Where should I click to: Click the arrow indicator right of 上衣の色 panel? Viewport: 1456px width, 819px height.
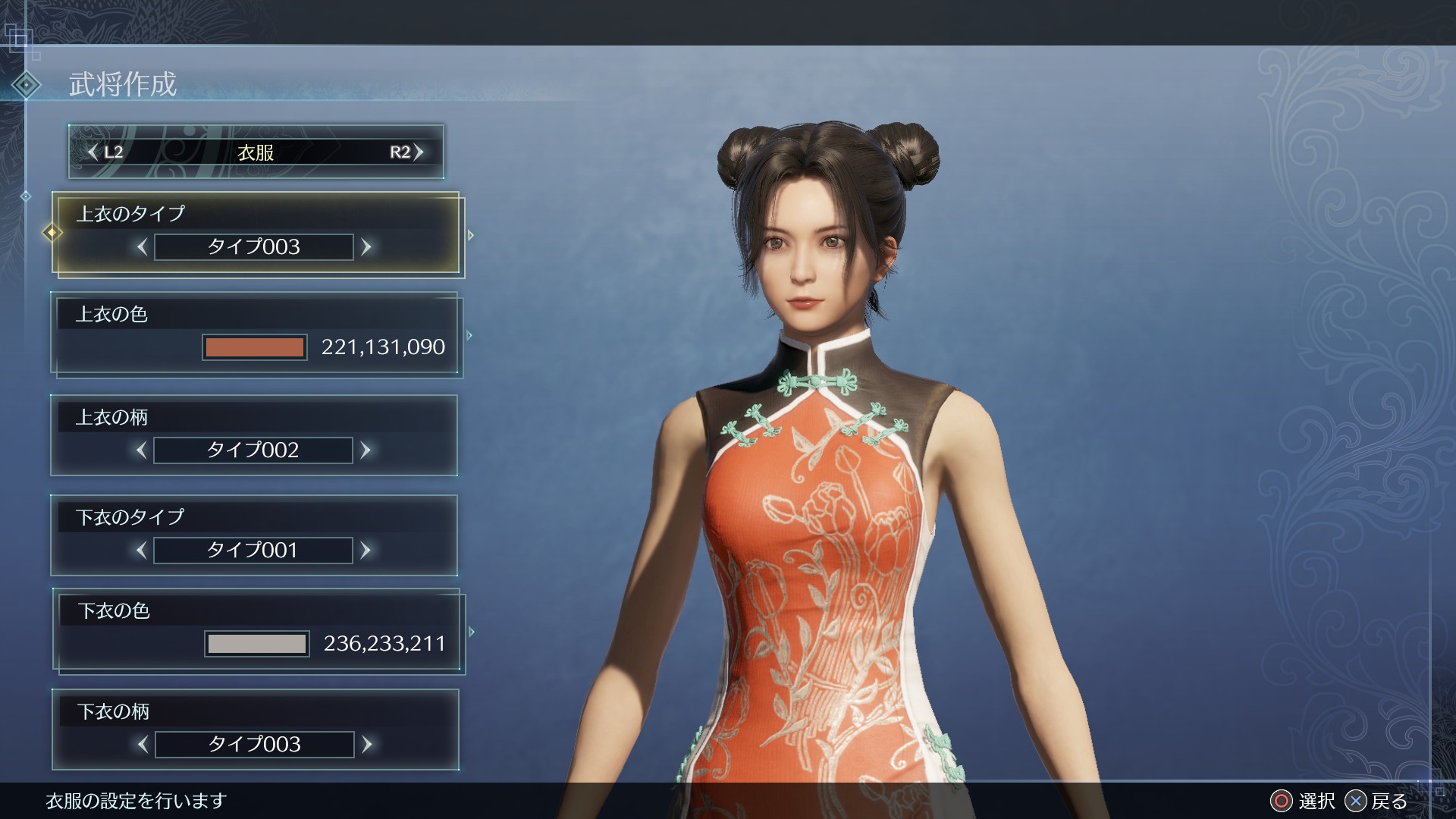[x=471, y=334]
